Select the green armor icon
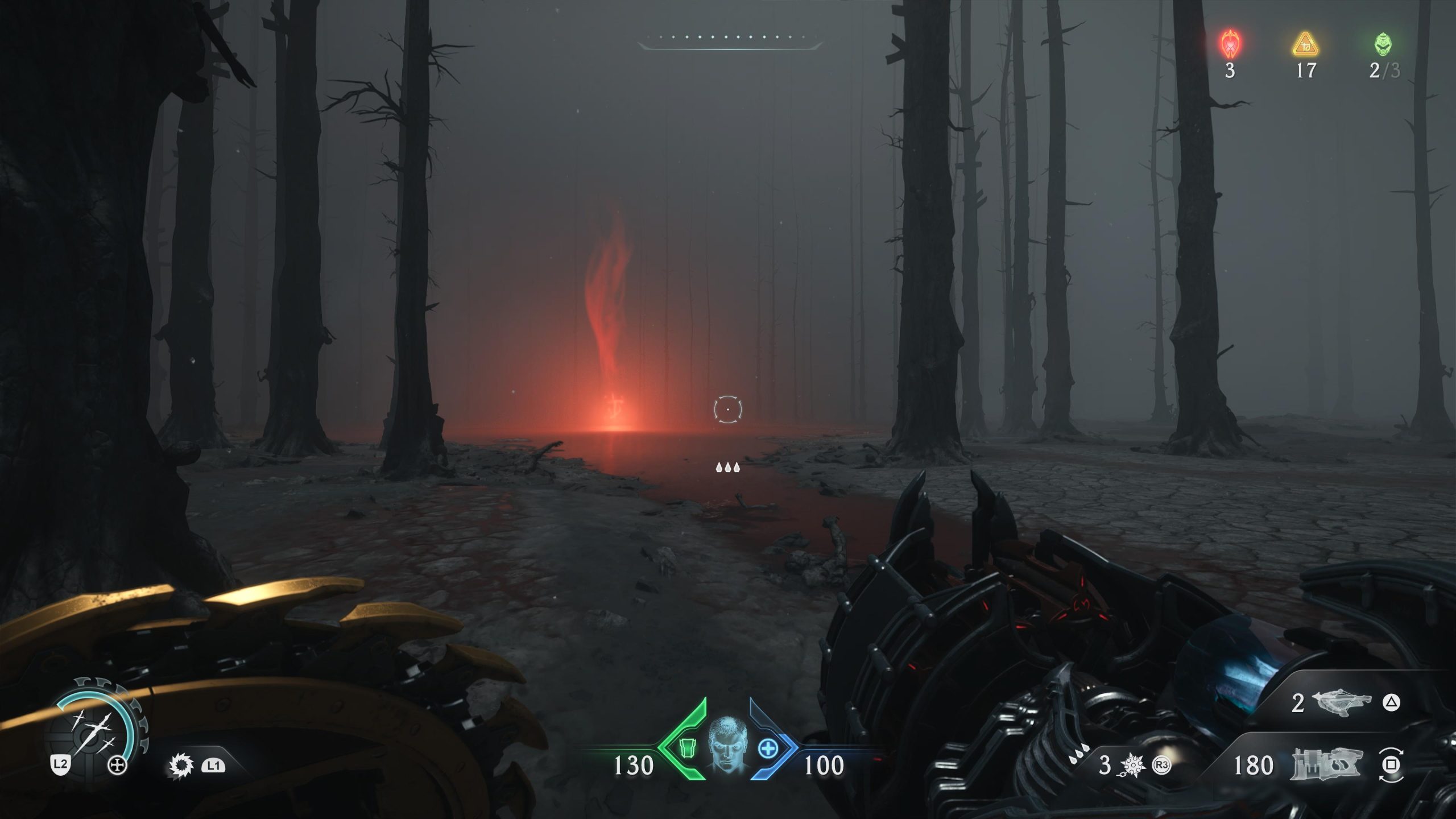The height and width of the screenshot is (819, 1456). coord(688,749)
